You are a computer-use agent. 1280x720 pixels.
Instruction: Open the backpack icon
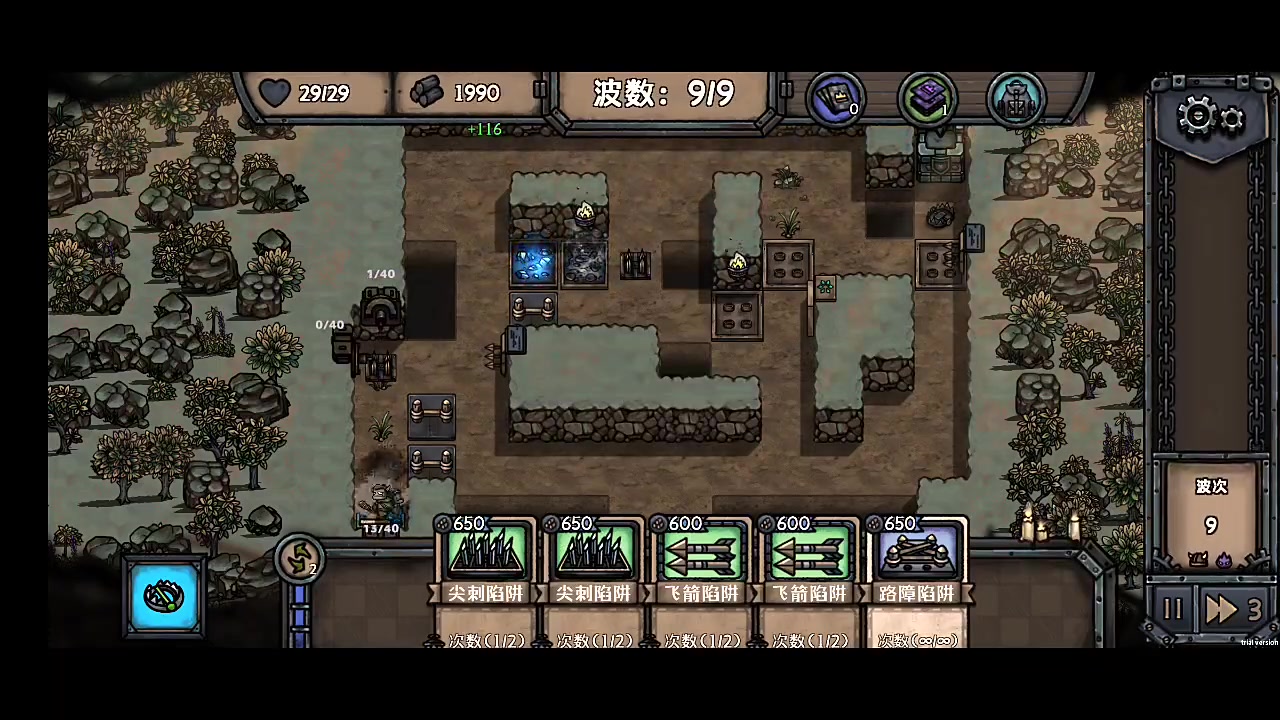click(x=1015, y=98)
